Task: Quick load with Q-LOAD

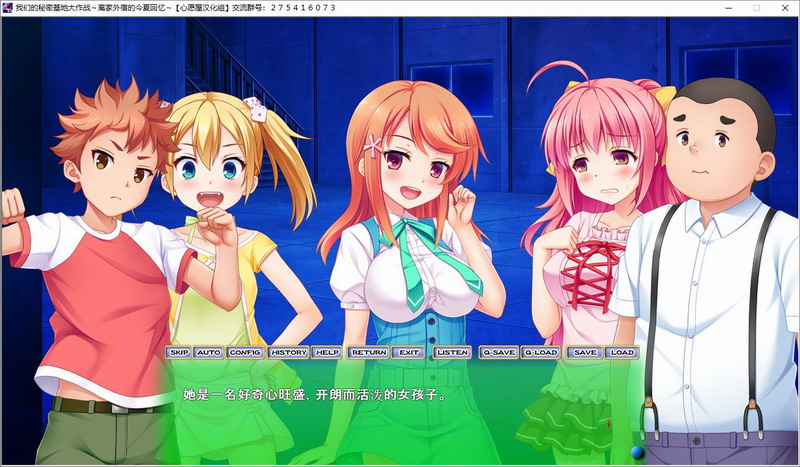Action: [540, 352]
